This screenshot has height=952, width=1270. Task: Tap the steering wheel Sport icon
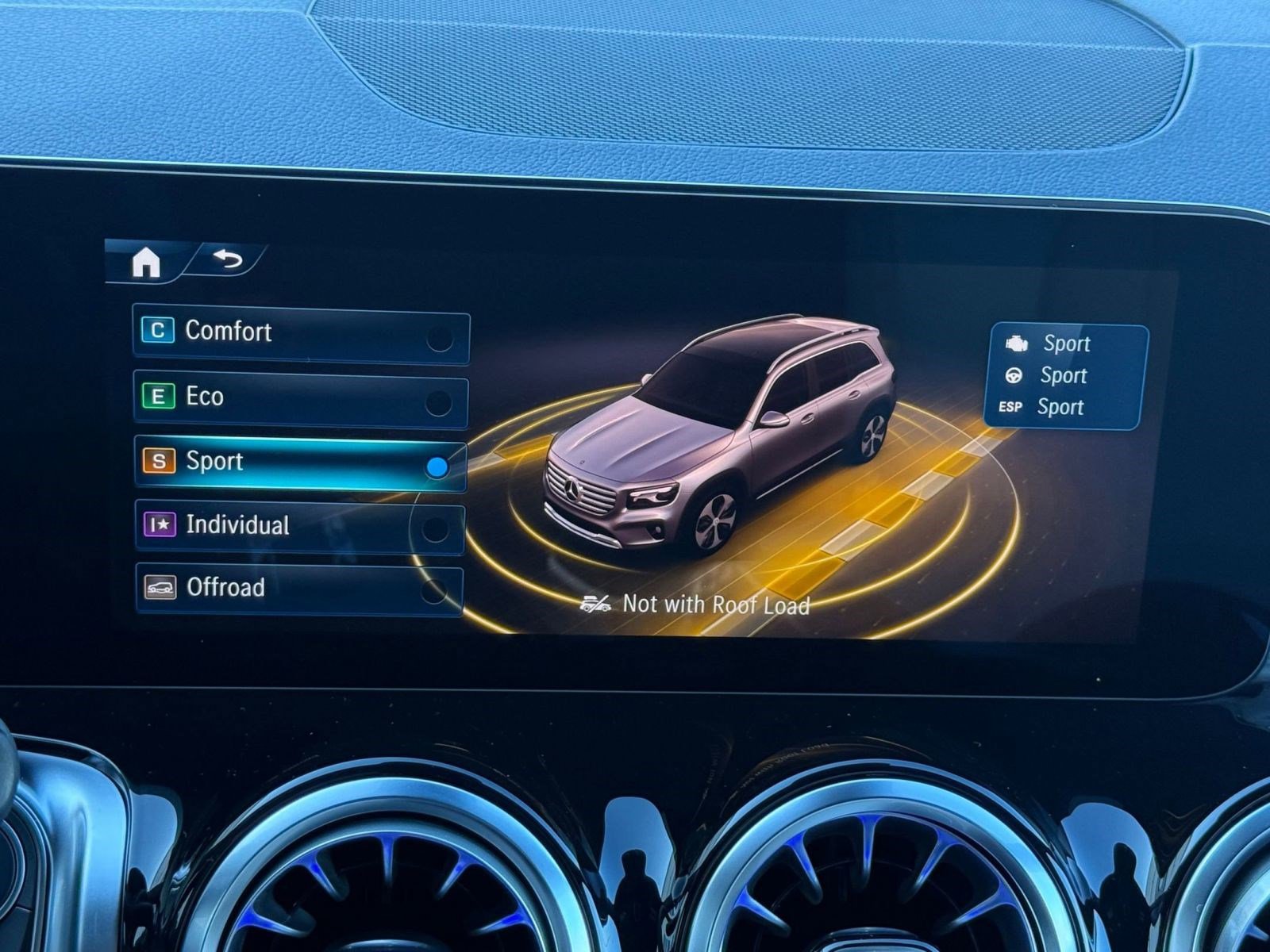pos(1014,375)
